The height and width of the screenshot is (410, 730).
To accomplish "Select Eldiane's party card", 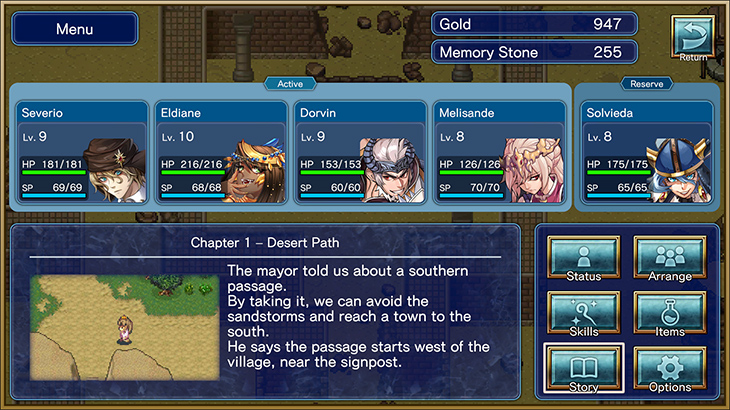I will pos(221,152).
